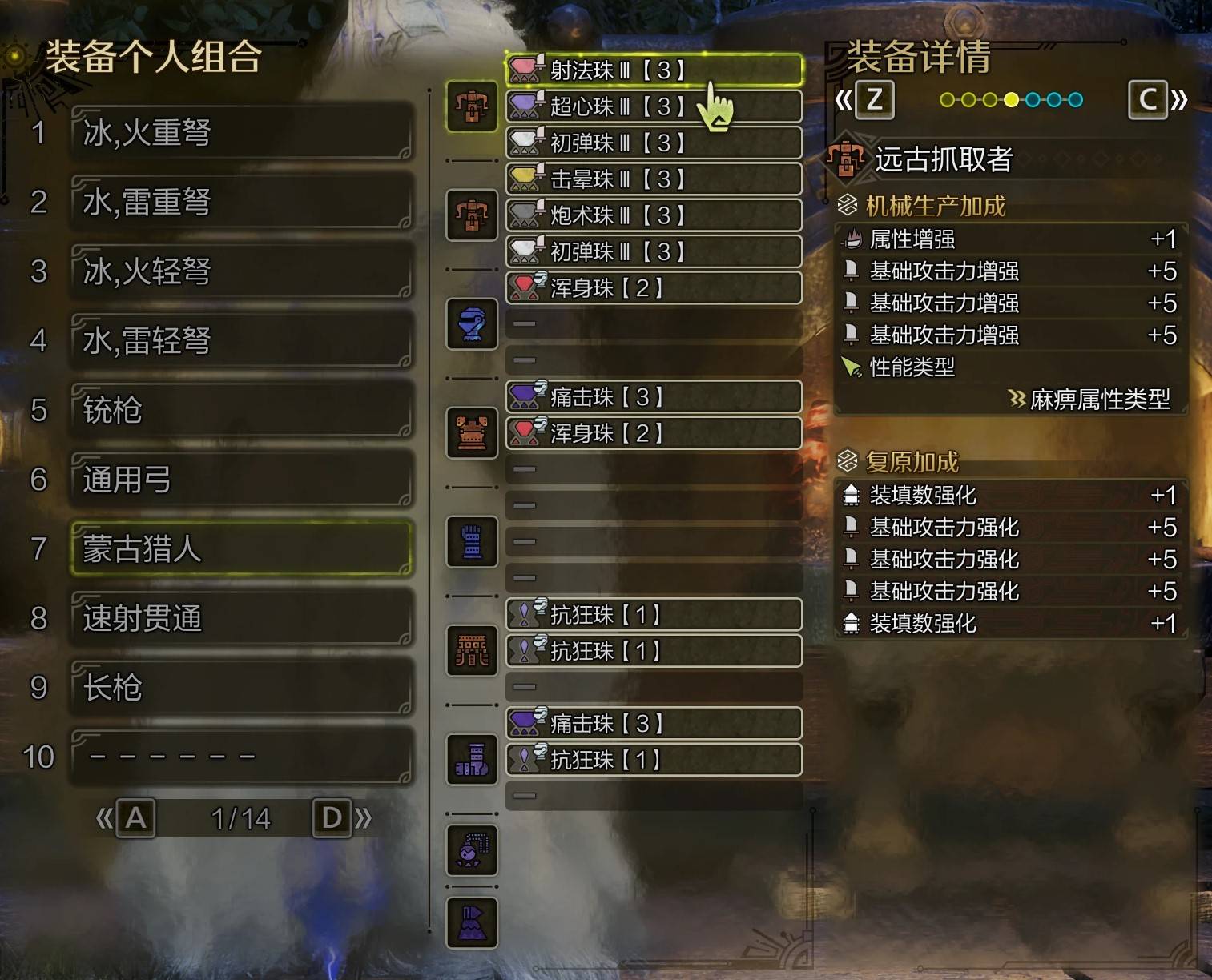Click the left chevron beside the A button

pos(105,817)
